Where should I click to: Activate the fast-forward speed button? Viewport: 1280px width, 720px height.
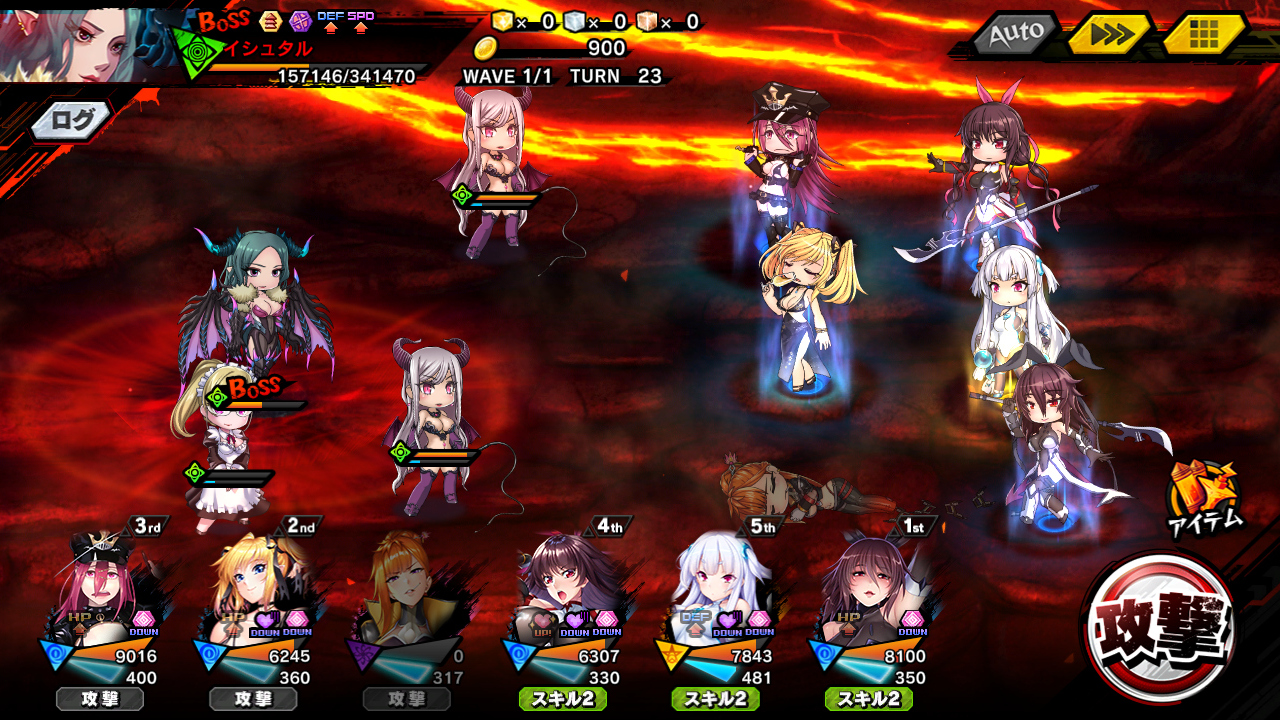(1110, 35)
